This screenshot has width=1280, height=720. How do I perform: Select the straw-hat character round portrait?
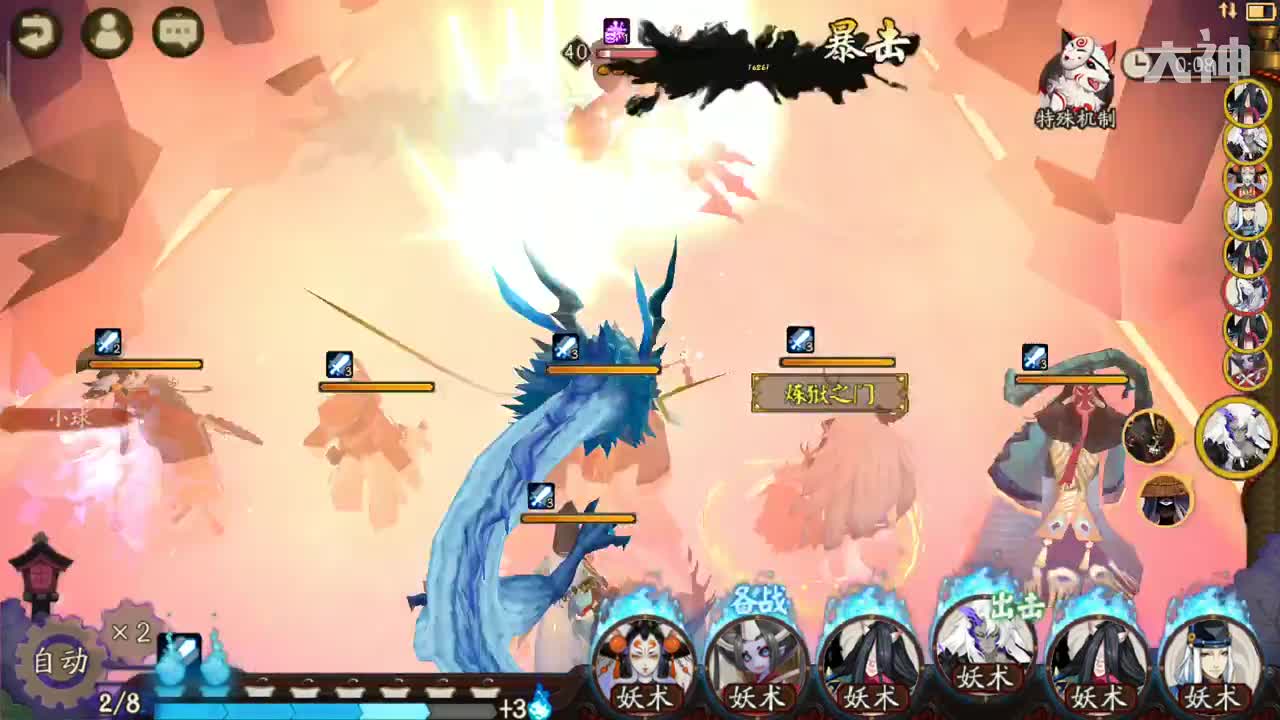coord(1166,500)
